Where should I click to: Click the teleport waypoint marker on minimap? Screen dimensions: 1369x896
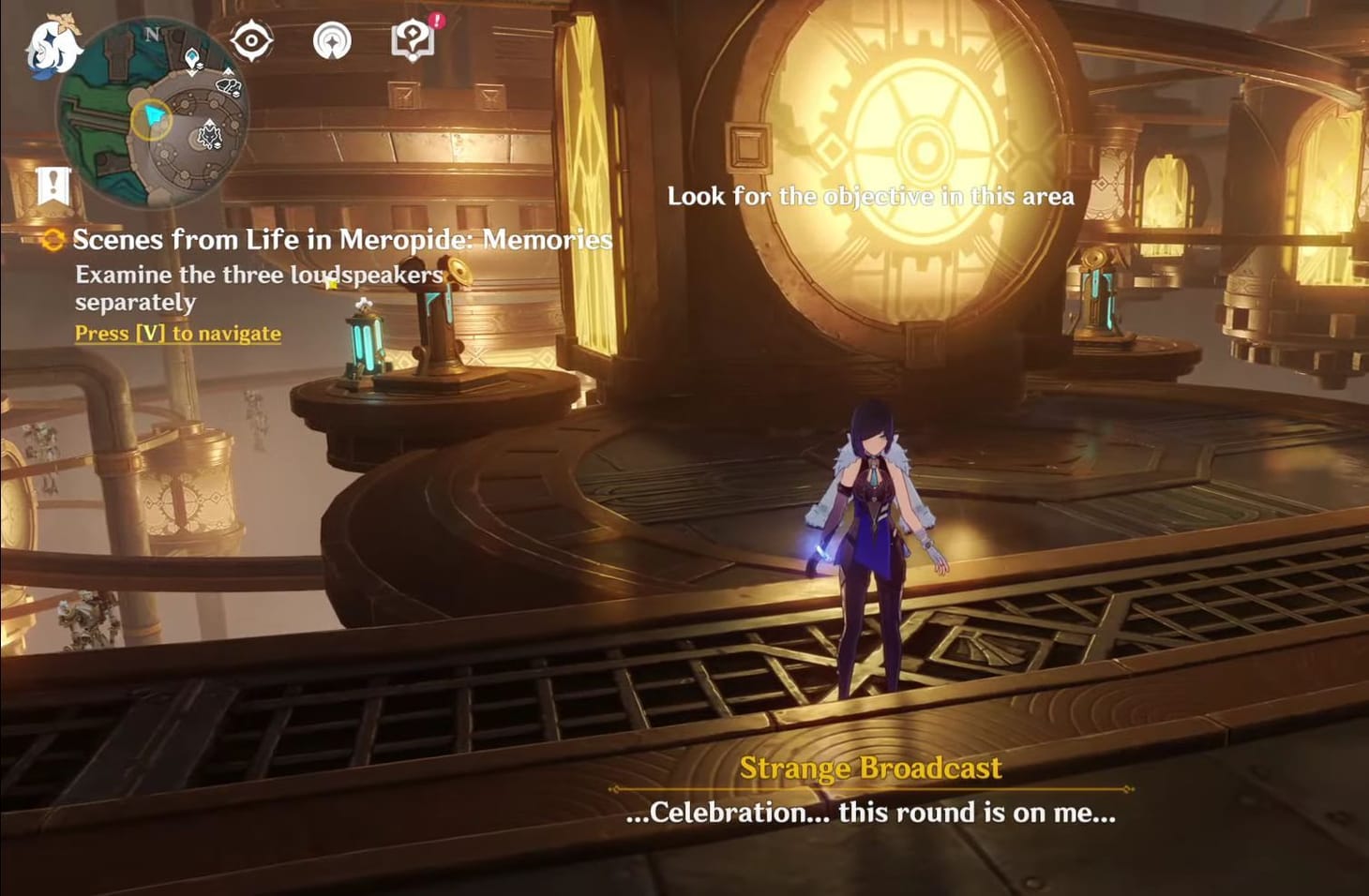coord(192,58)
